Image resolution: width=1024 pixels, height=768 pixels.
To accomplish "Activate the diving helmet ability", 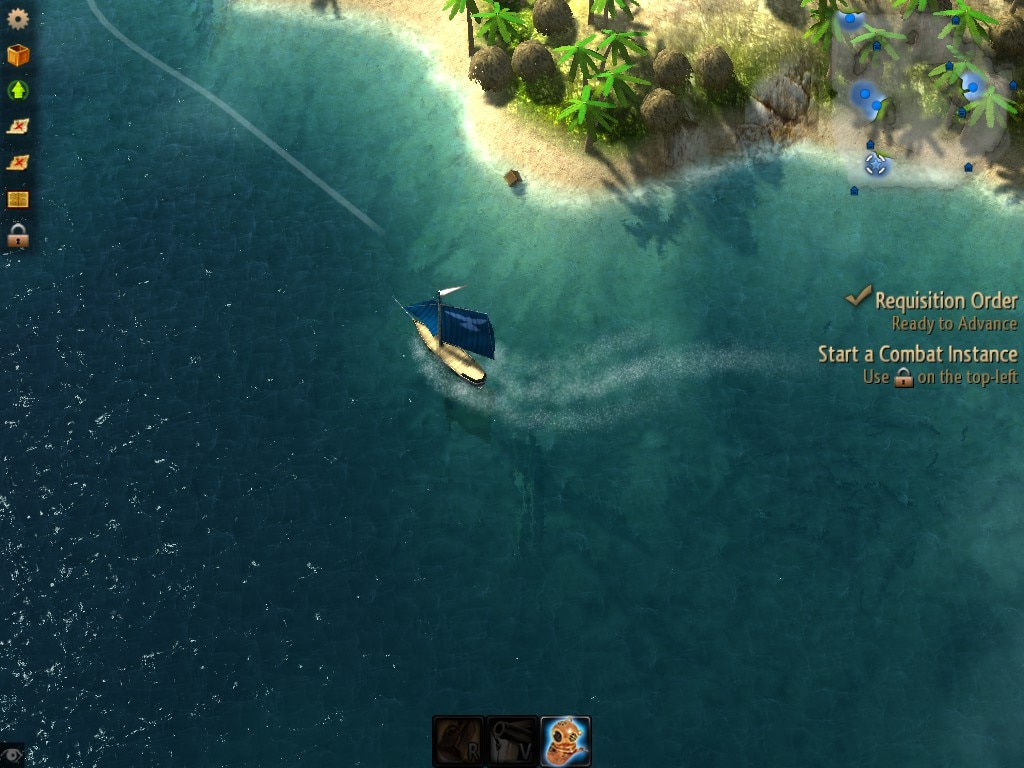I will (566, 741).
